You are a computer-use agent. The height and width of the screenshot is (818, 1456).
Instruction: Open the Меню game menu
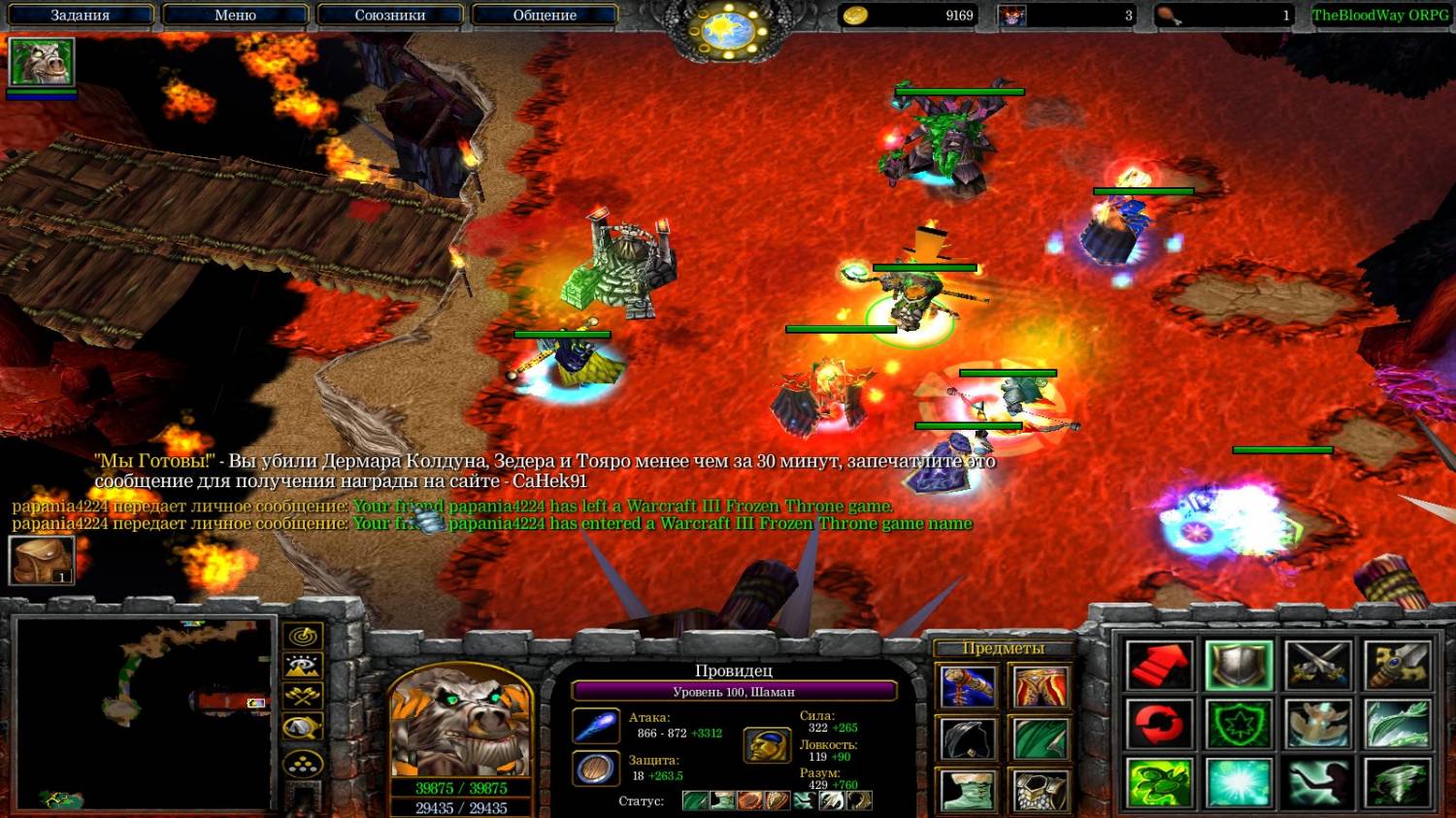point(235,16)
